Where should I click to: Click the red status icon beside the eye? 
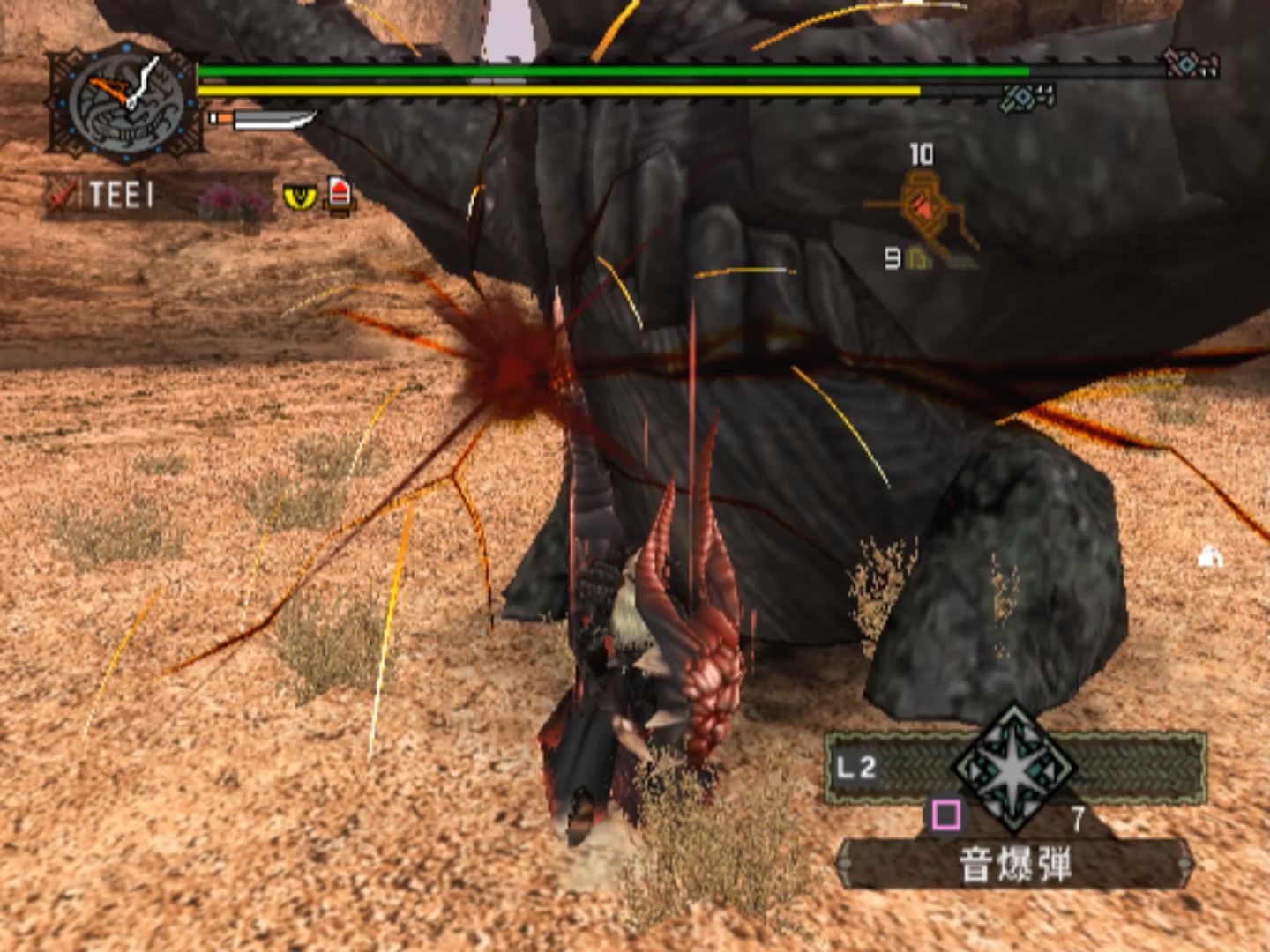340,194
